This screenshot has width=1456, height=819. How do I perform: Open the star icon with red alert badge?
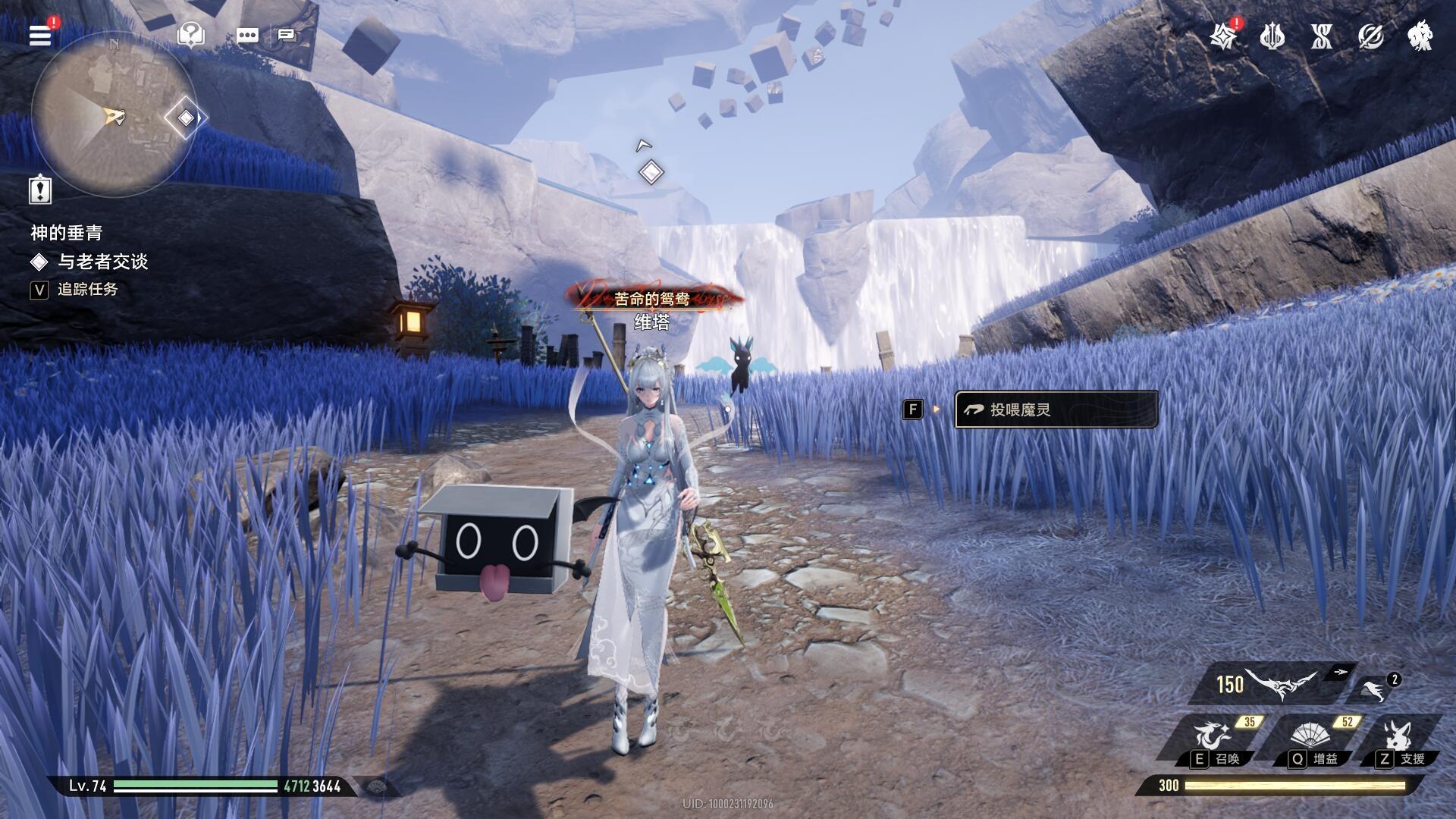pyautogui.click(x=1223, y=36)
